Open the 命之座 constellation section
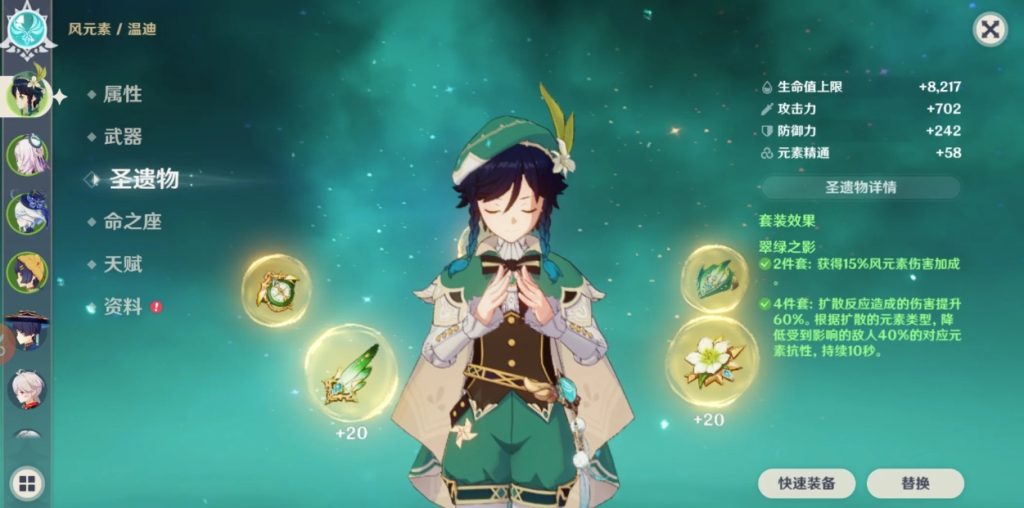The image size is (1024, 508). (x=132, y=222)
